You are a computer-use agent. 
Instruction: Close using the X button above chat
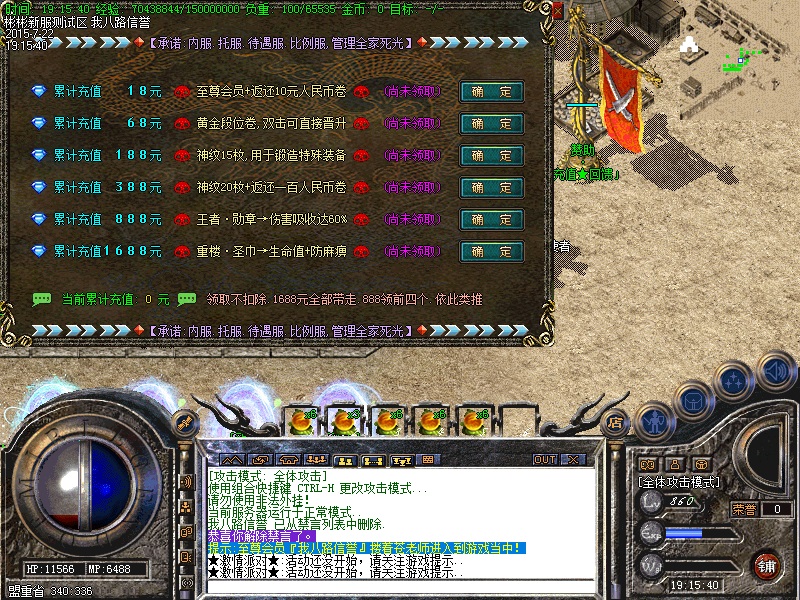click(574, 460)
